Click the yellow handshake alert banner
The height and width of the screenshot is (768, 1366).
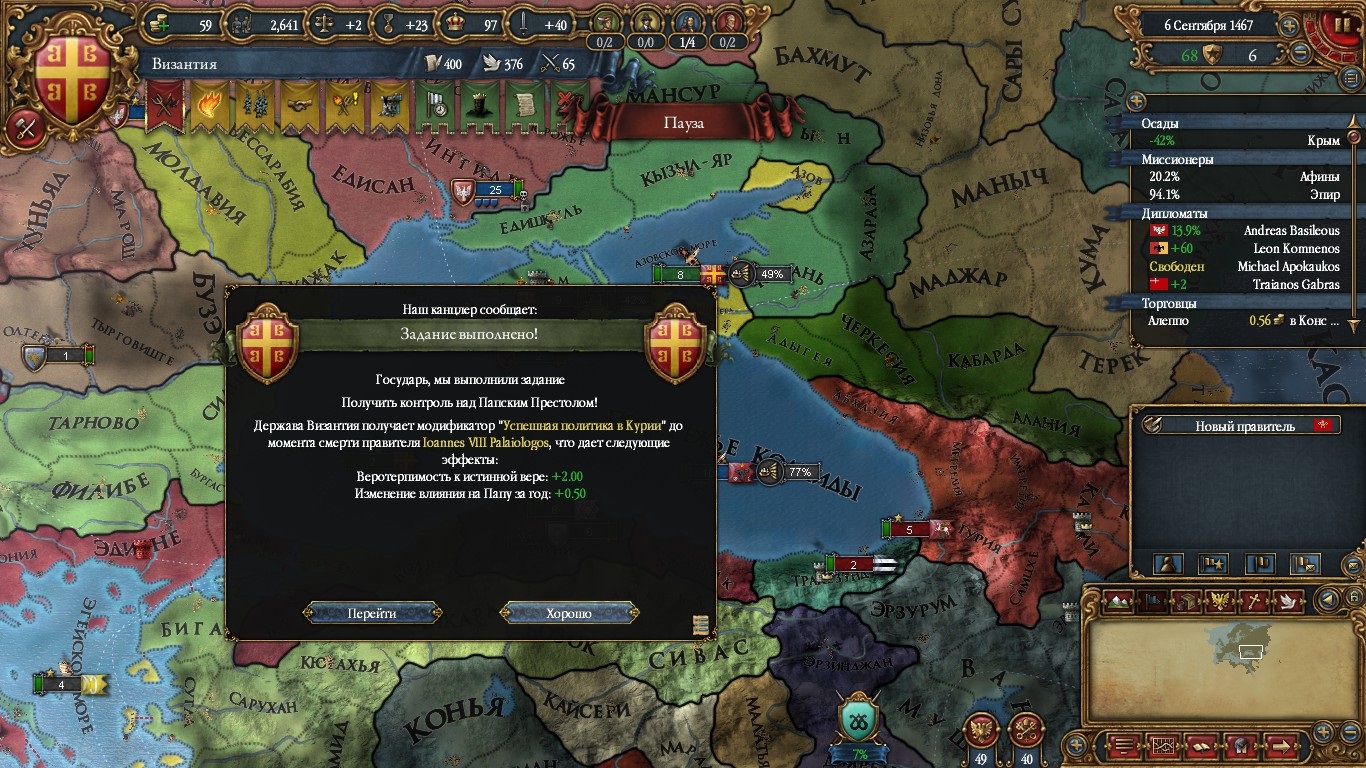click(x=299, y=106)
